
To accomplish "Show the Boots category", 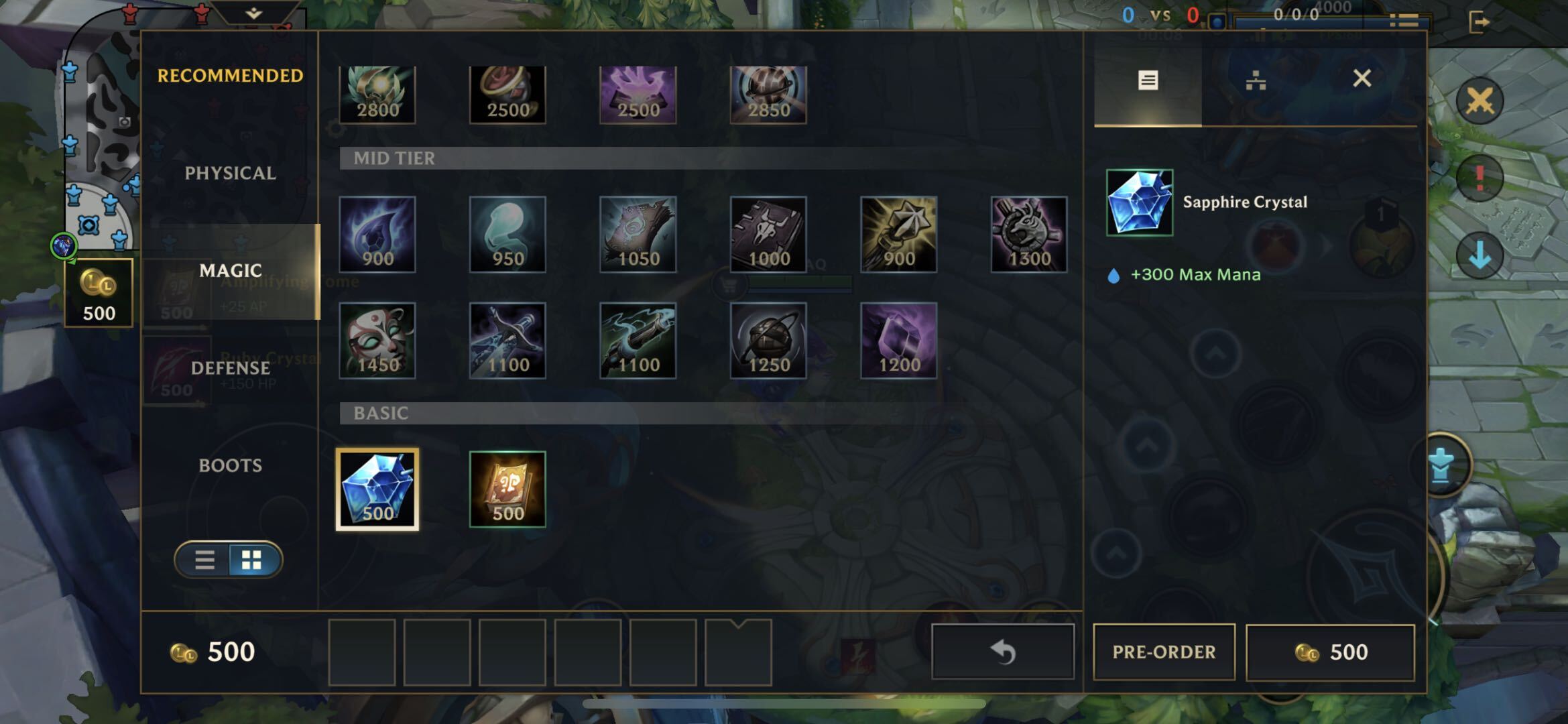I will pos(230,465).
